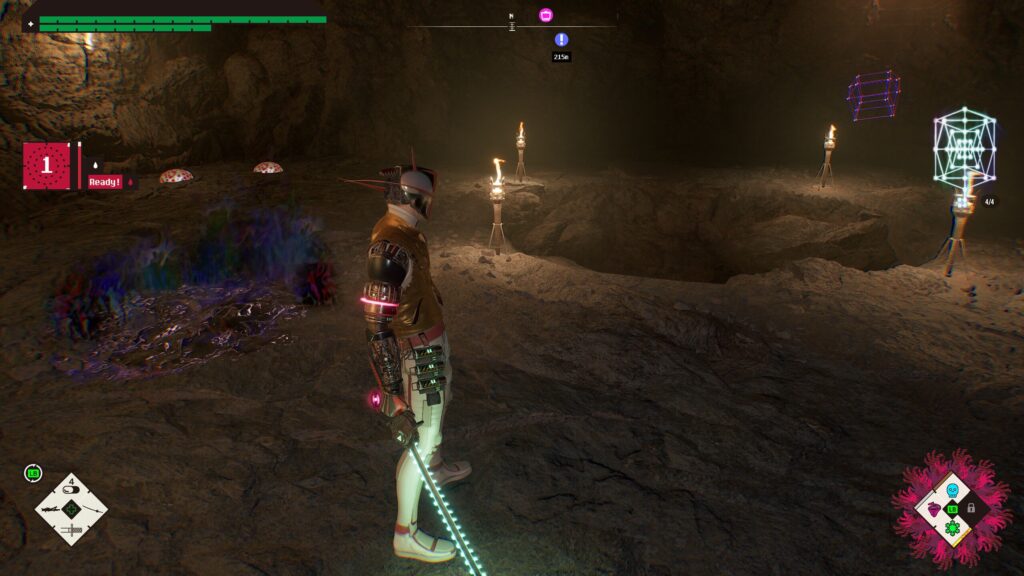Select the pill capsule item slot
The height and width of the screenshot is (576, 1024).
(x=71, y=491)
